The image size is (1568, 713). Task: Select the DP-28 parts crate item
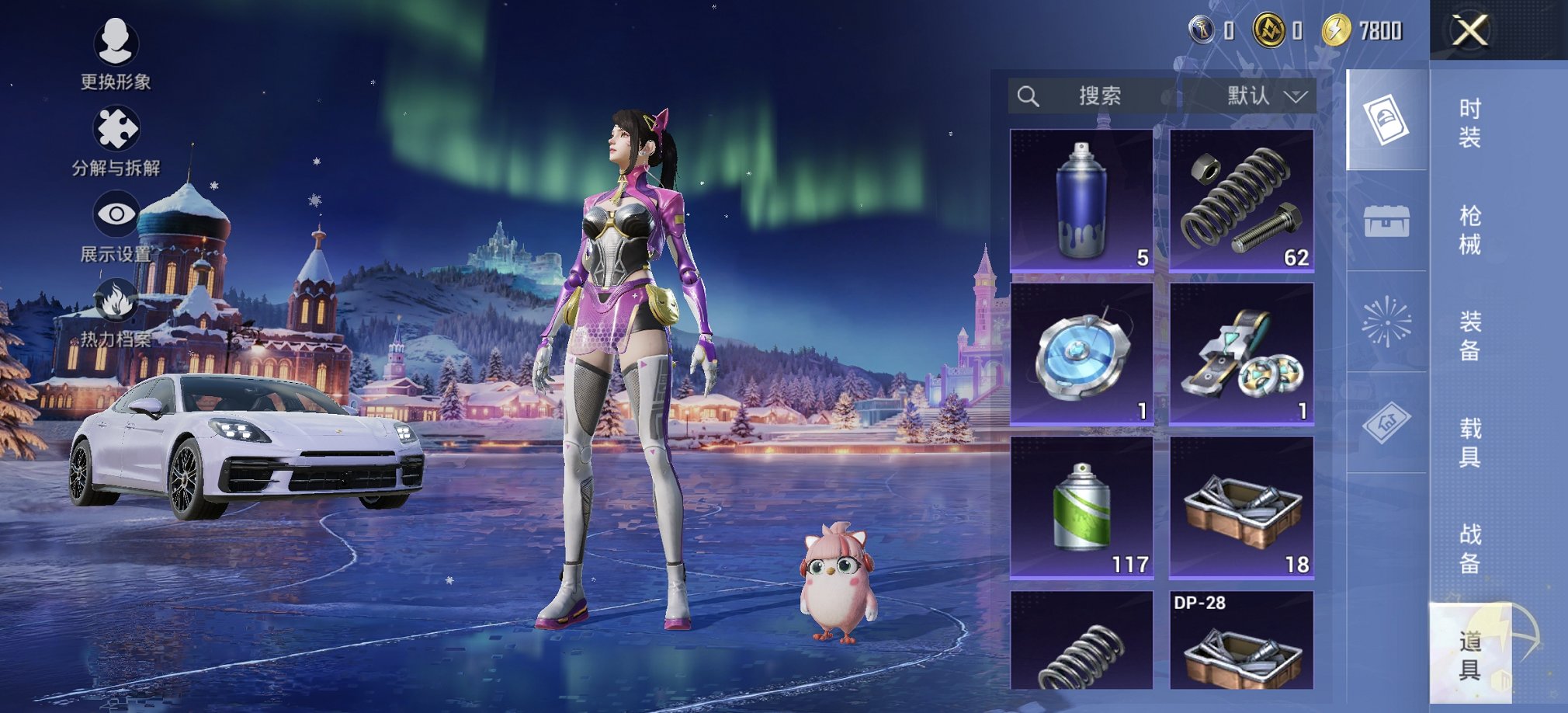[x=1241, y=641]
